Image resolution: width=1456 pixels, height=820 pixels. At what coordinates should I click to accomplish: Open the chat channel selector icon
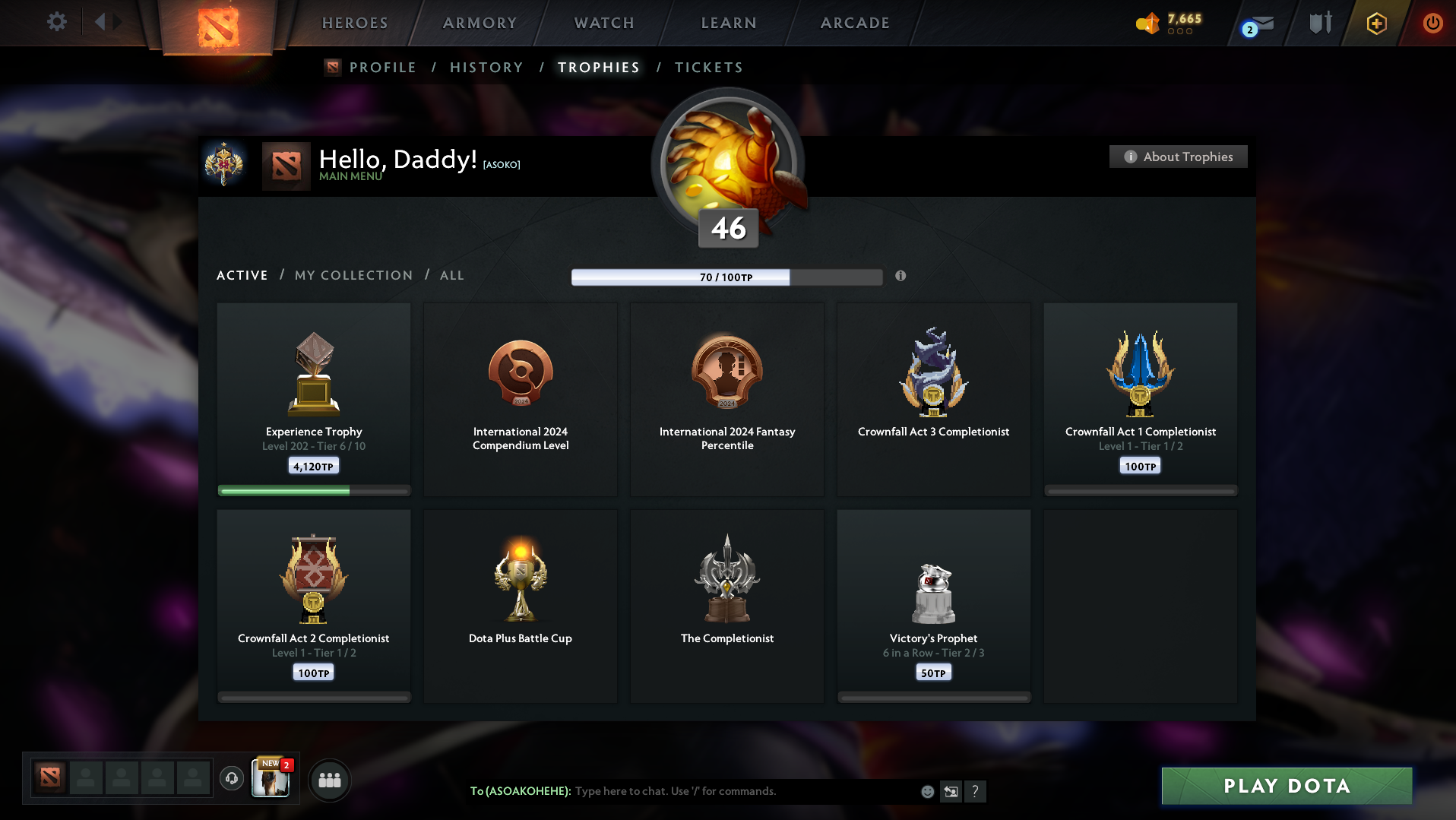pyautogui.click(x=950, y=792)
